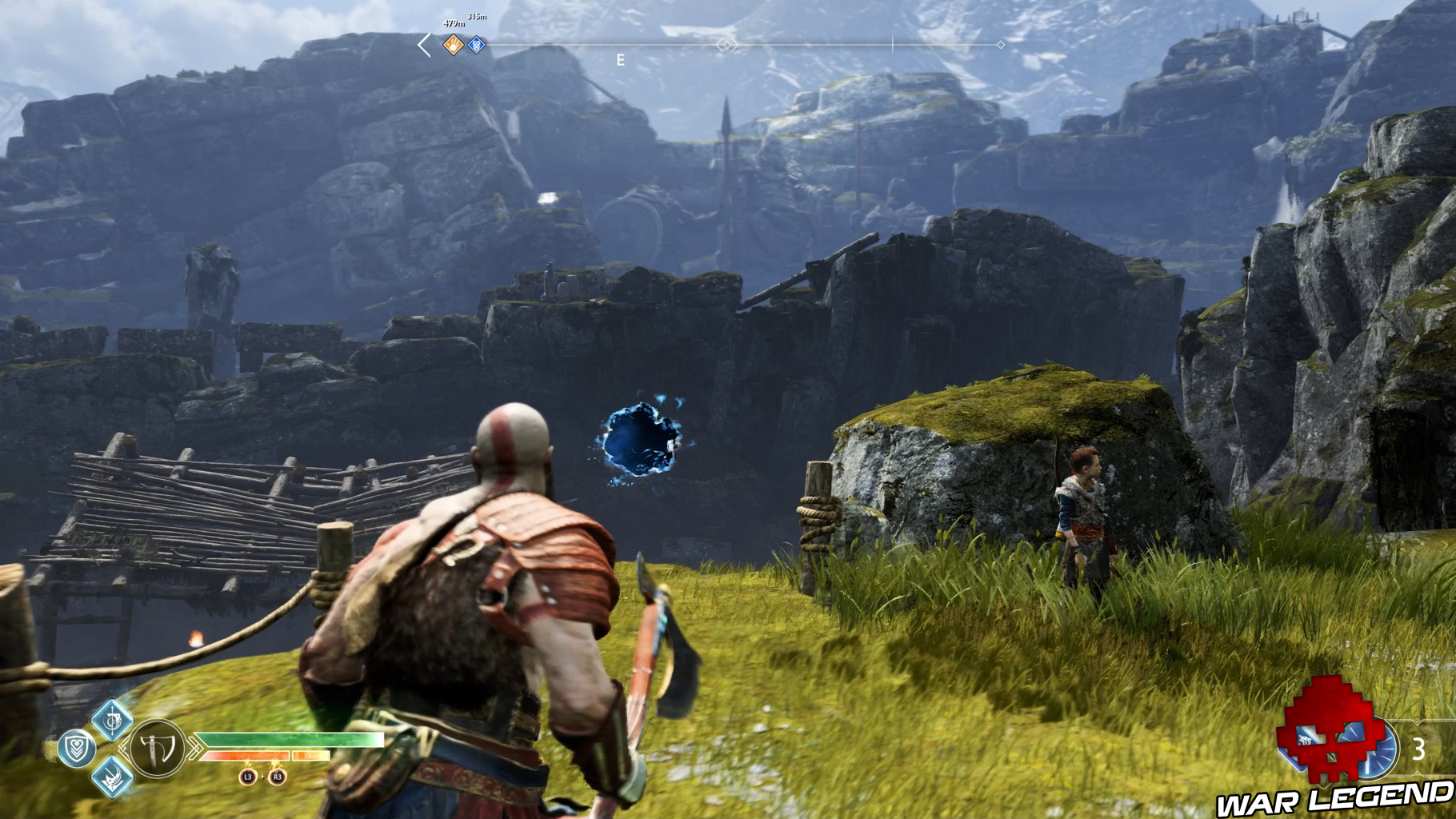Image resolution: width=1456 pixels, height=819 pixels.
Task: Select the shield-shaped talisman icon
Action: pos(75,748)
